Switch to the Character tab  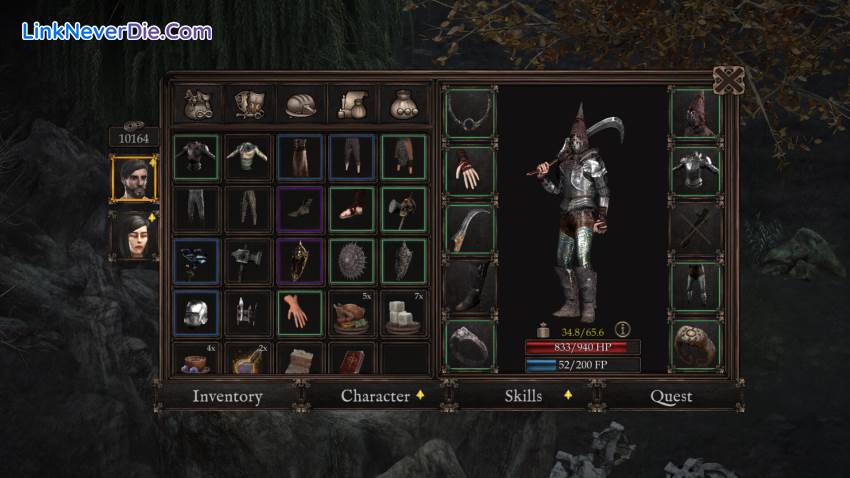[x=375, y=396]
